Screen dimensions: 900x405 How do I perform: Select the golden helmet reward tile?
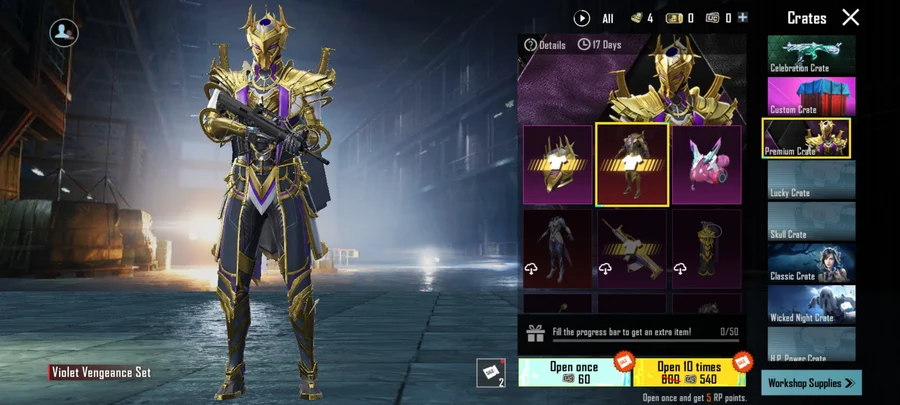(x=558, y=164)
